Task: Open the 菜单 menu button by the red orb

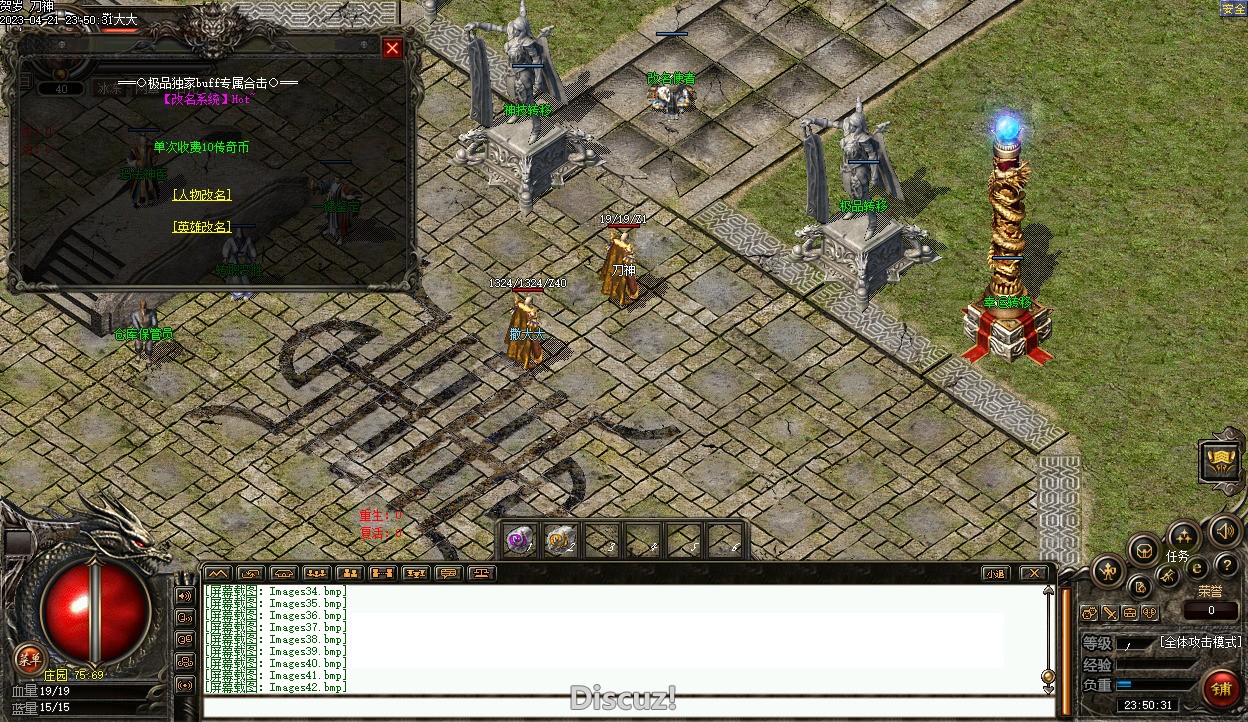Action: [x=29, y=658]
